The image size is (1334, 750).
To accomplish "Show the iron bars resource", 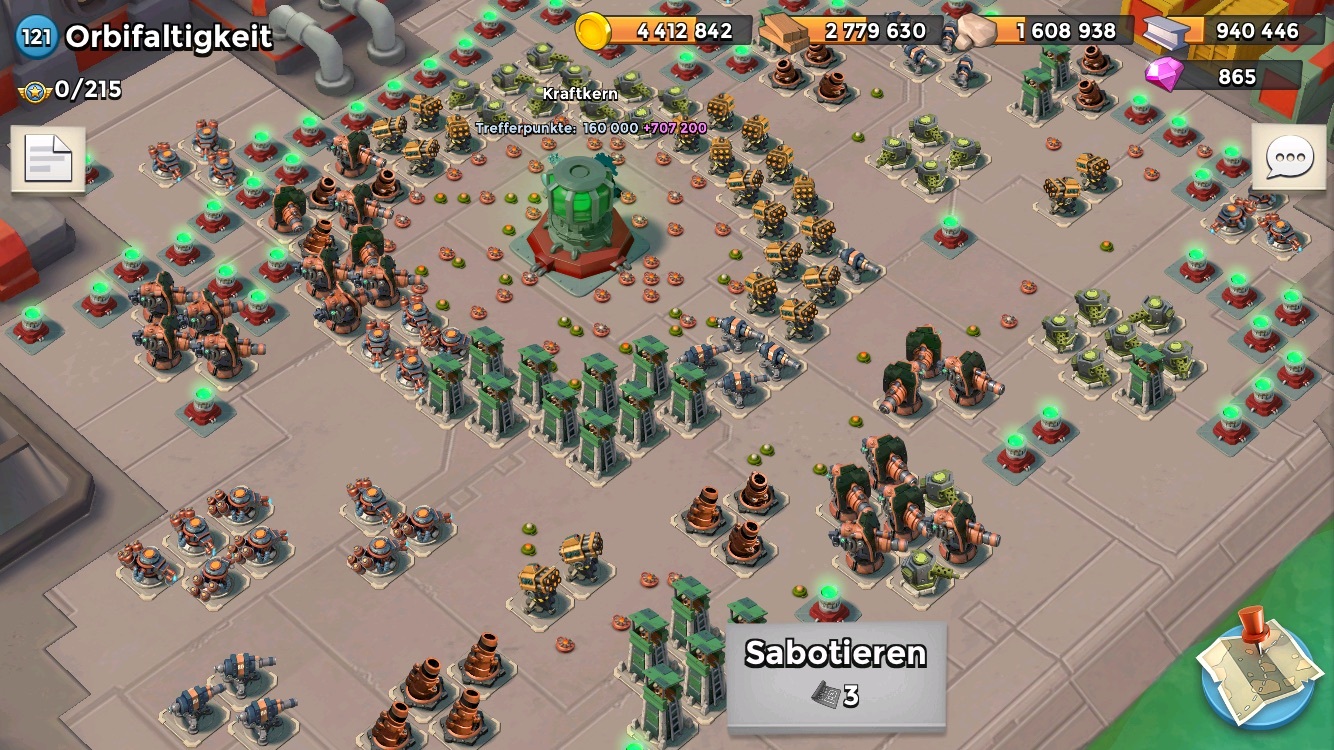I will pyautogui.click(x=1163, y=32).
